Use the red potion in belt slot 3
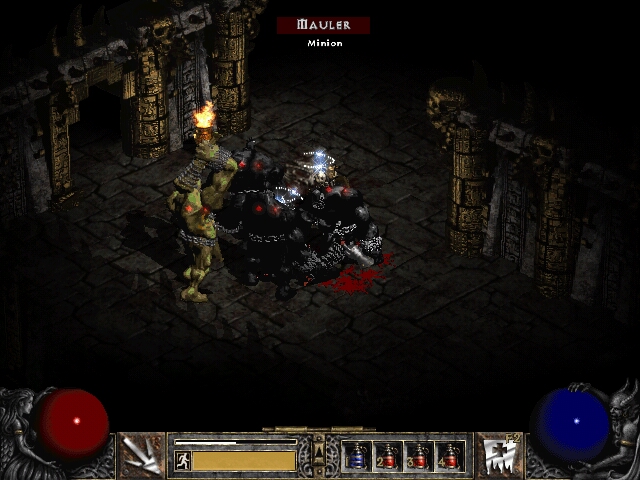Viewport: 640px width, 480px height. tap(419, 456)
